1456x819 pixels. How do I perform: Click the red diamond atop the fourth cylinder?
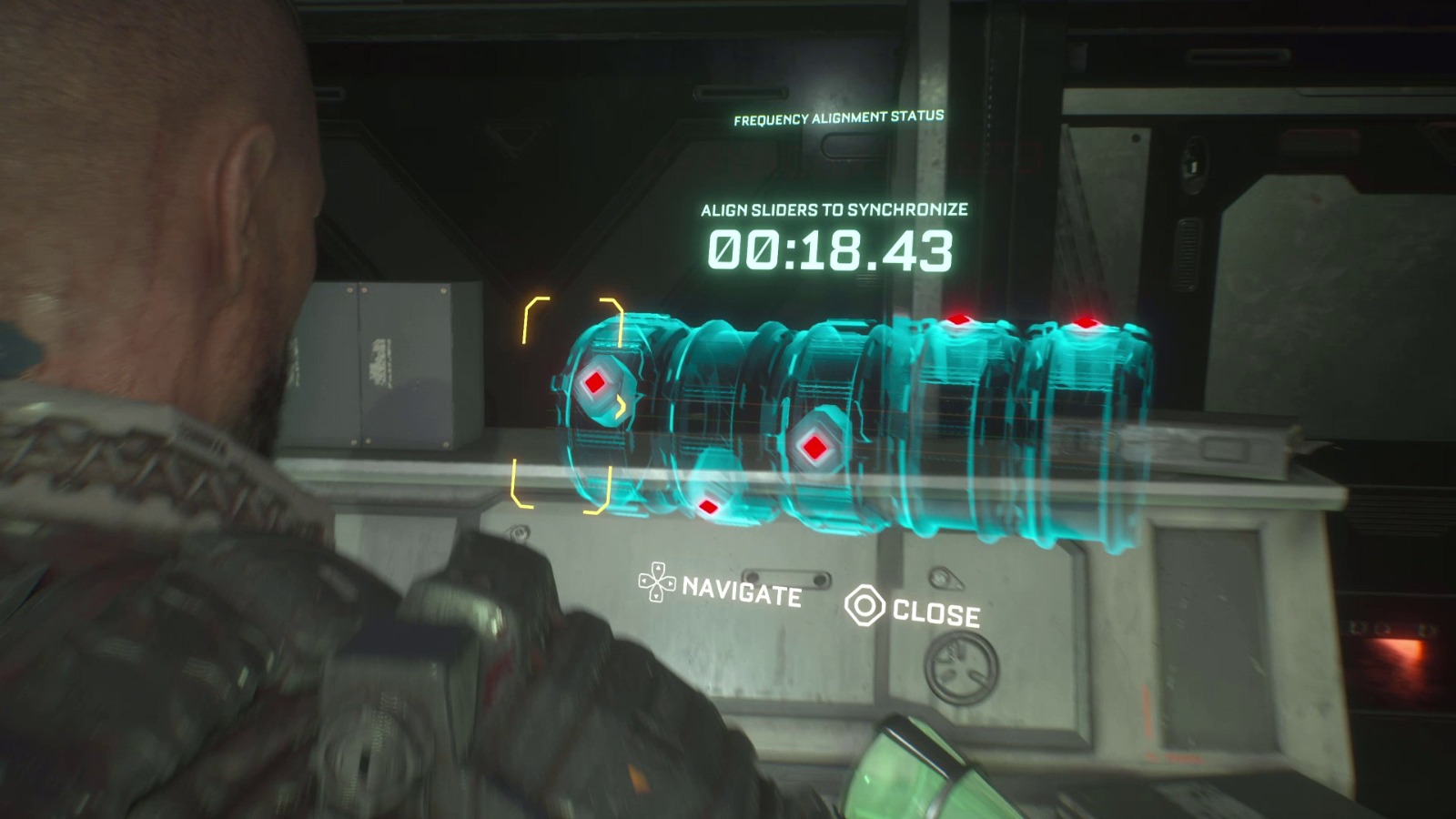[x=958, y=319]
